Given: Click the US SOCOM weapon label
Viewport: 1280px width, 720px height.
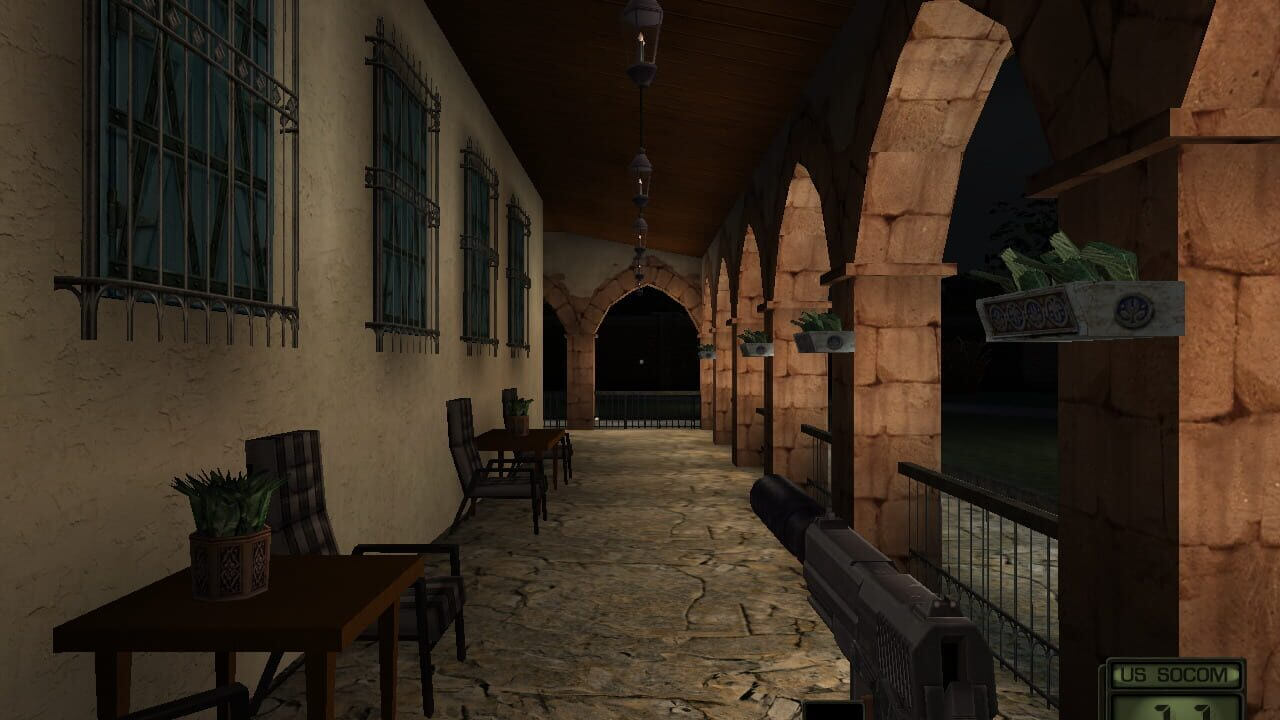Looking at the screenshot, I should 1173,675.
